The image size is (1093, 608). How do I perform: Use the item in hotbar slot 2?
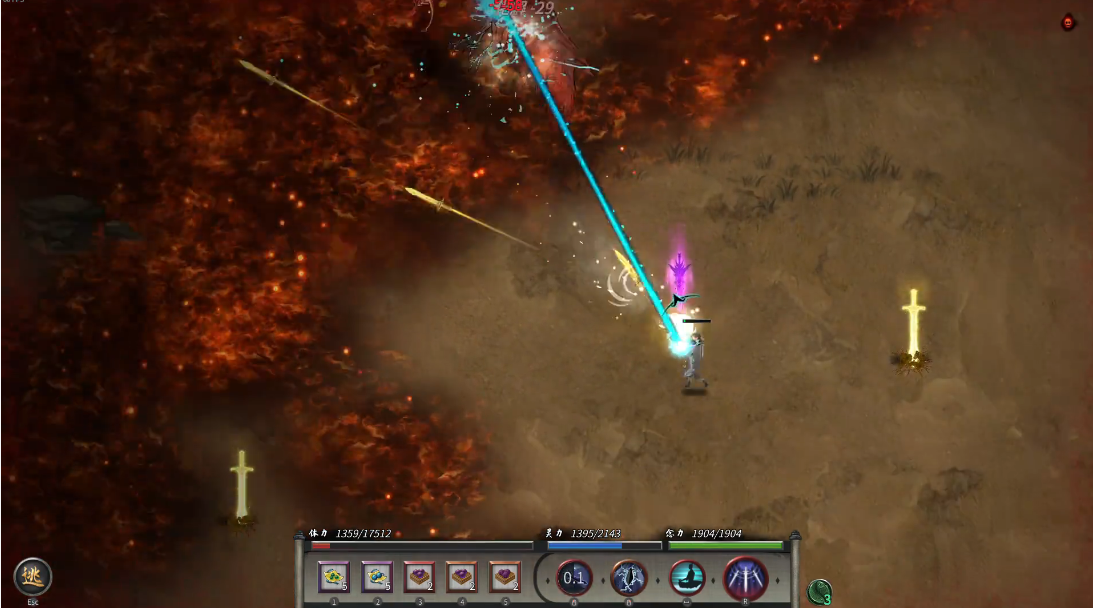click(377, 577)
